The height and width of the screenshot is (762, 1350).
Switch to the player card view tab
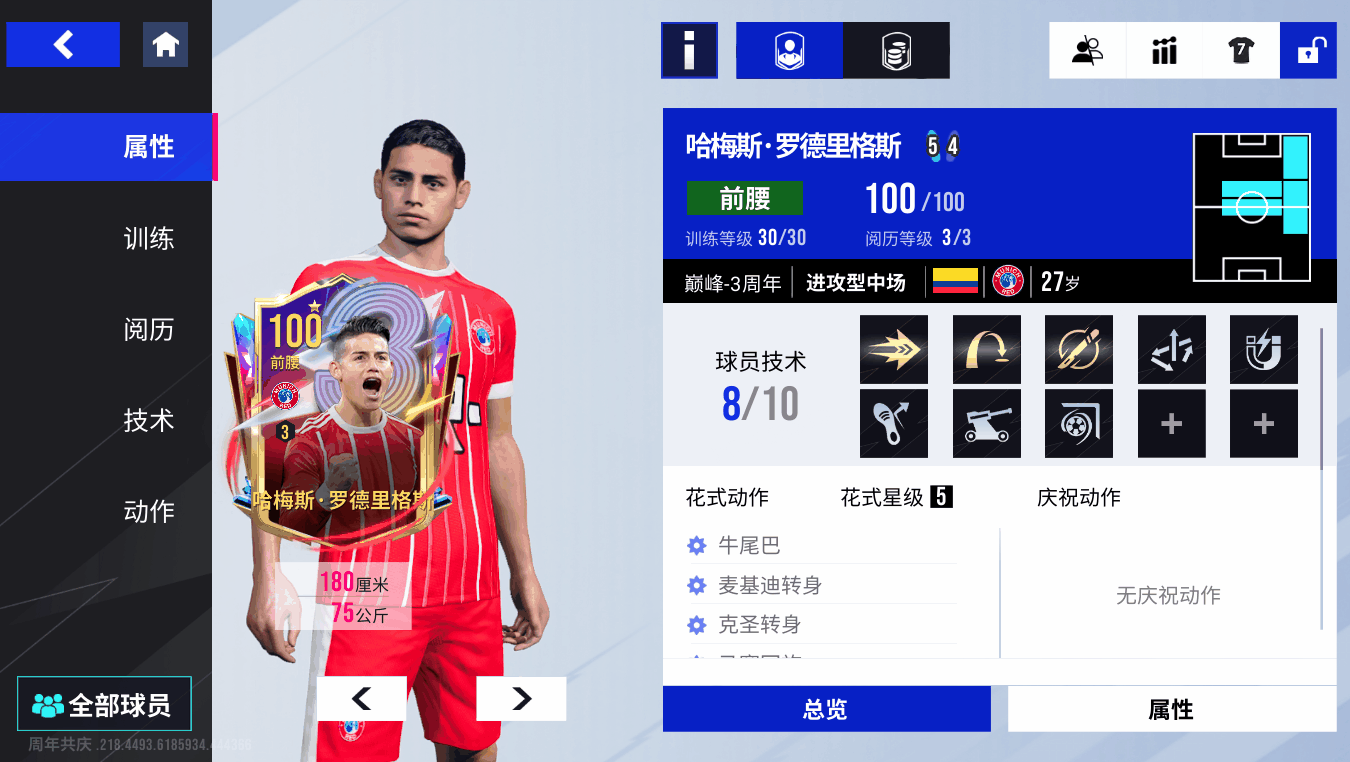click(789, 50)
